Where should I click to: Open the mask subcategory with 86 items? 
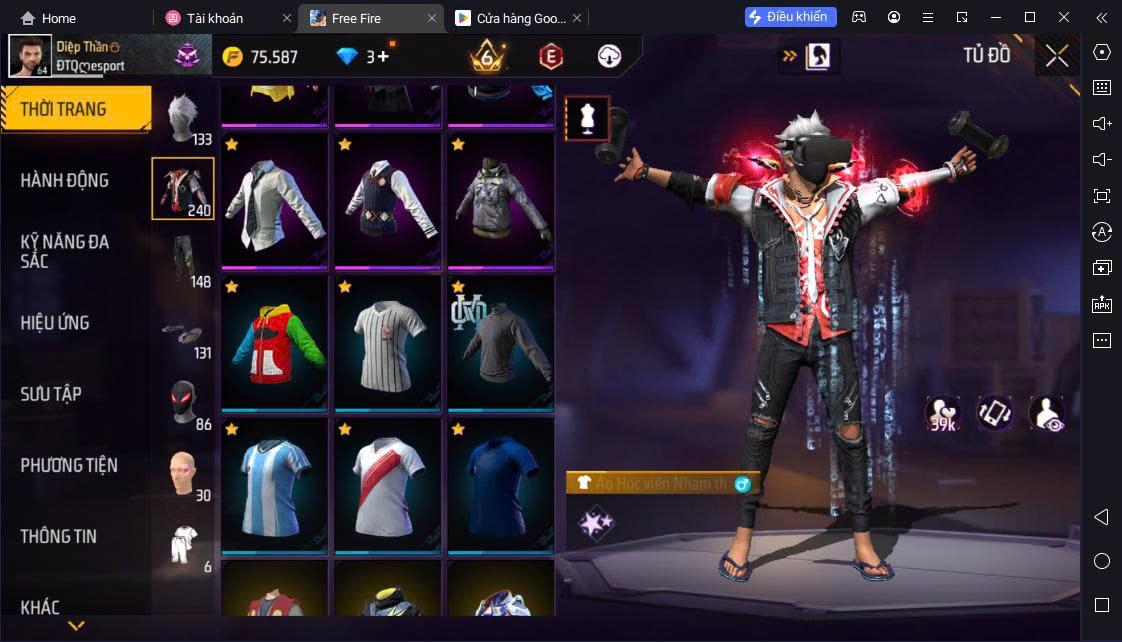[x=183, y=403]
